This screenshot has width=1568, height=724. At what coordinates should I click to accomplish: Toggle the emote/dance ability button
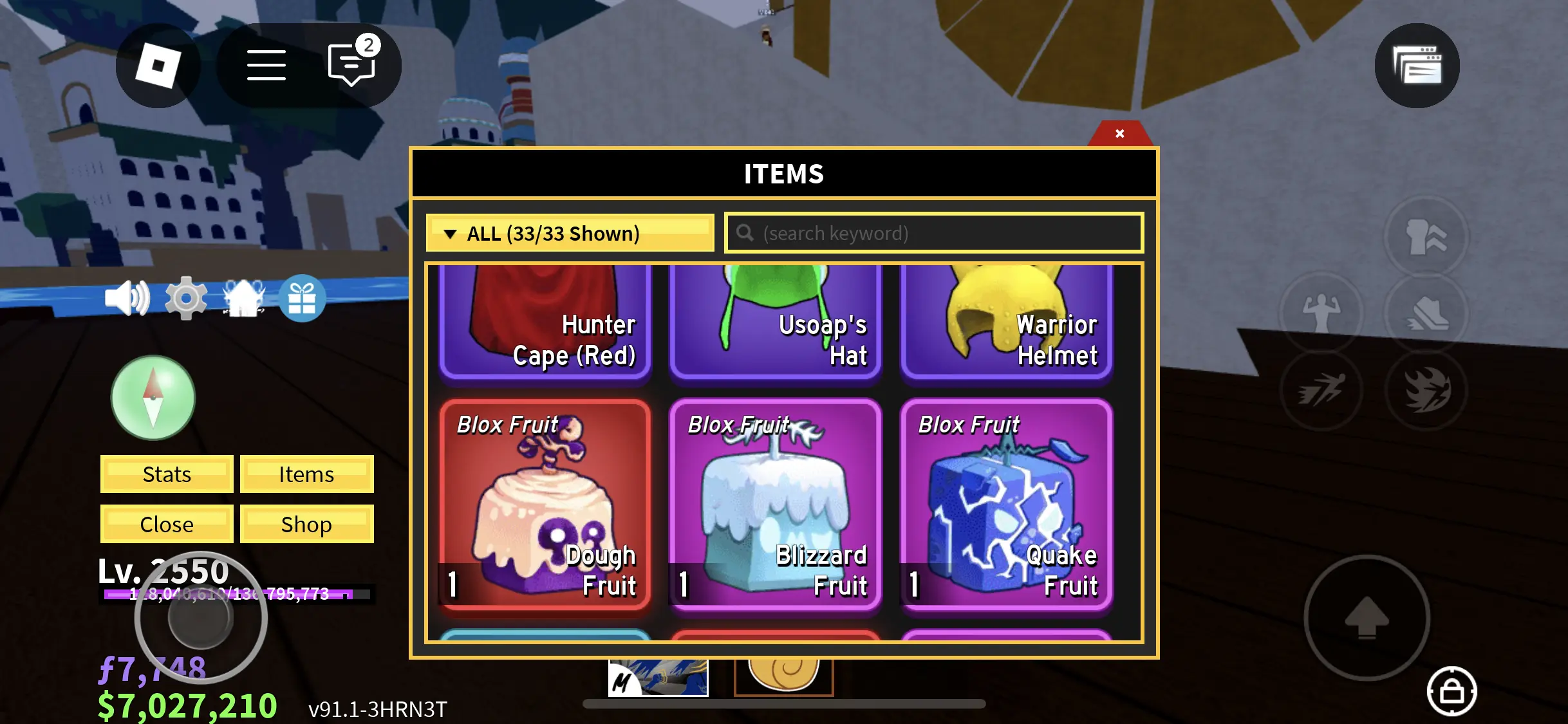coord(1321,313)
